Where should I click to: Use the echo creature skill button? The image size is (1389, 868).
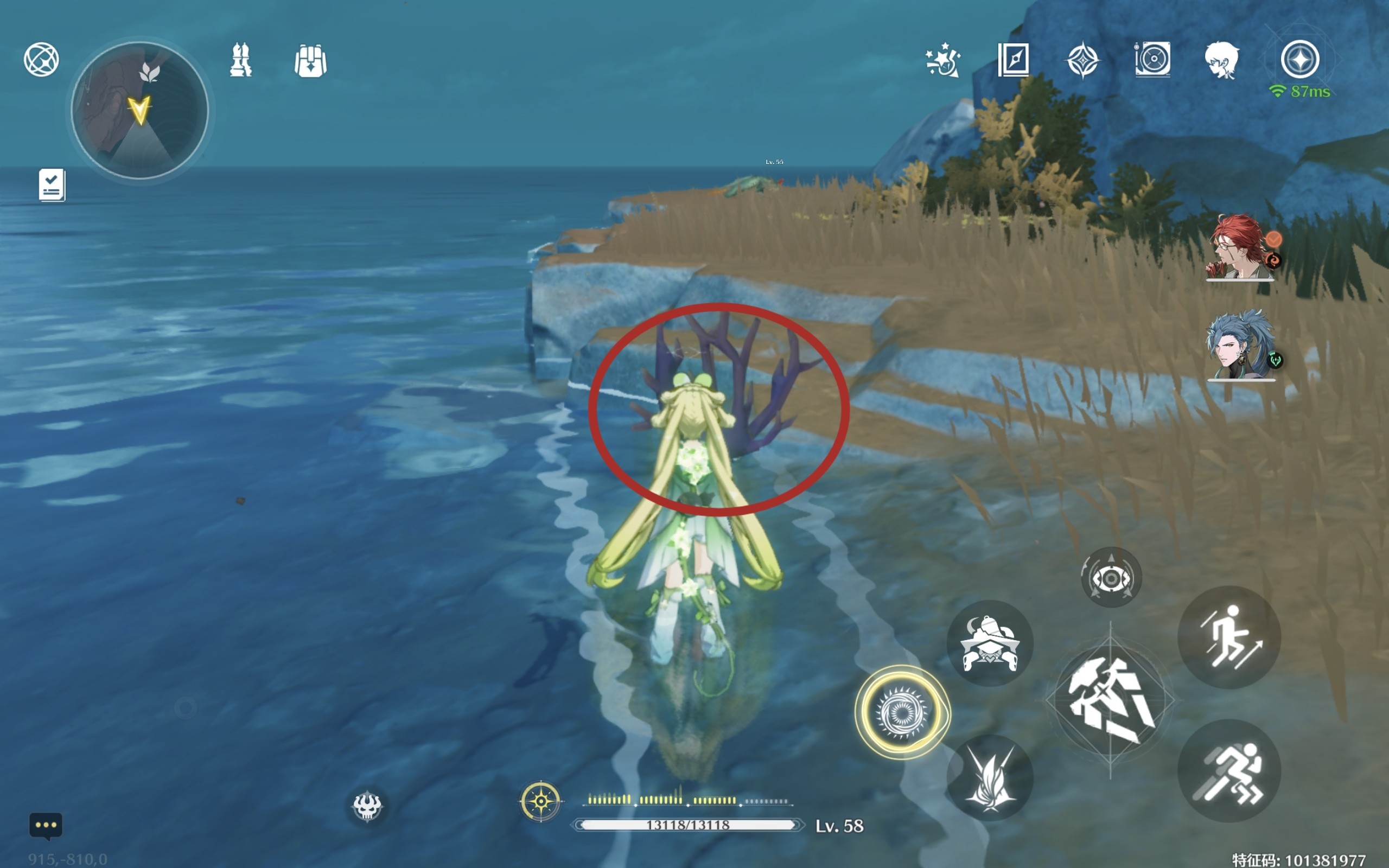[x=990, y=643]
